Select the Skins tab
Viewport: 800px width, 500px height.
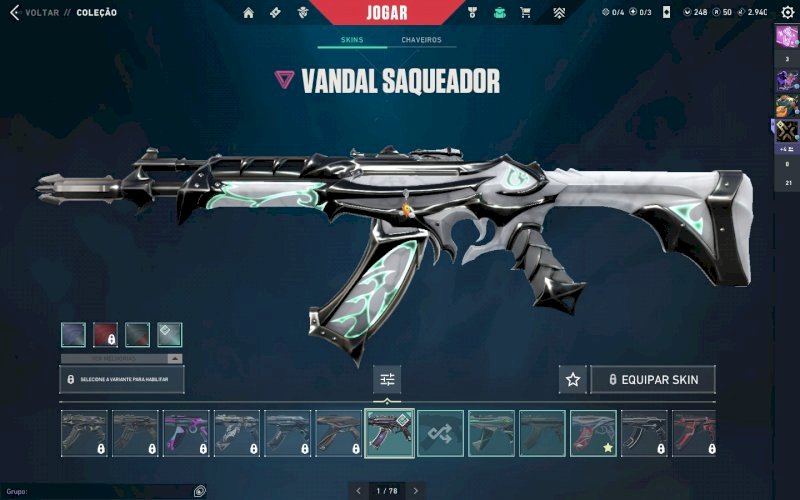click(x=349, y=40)
